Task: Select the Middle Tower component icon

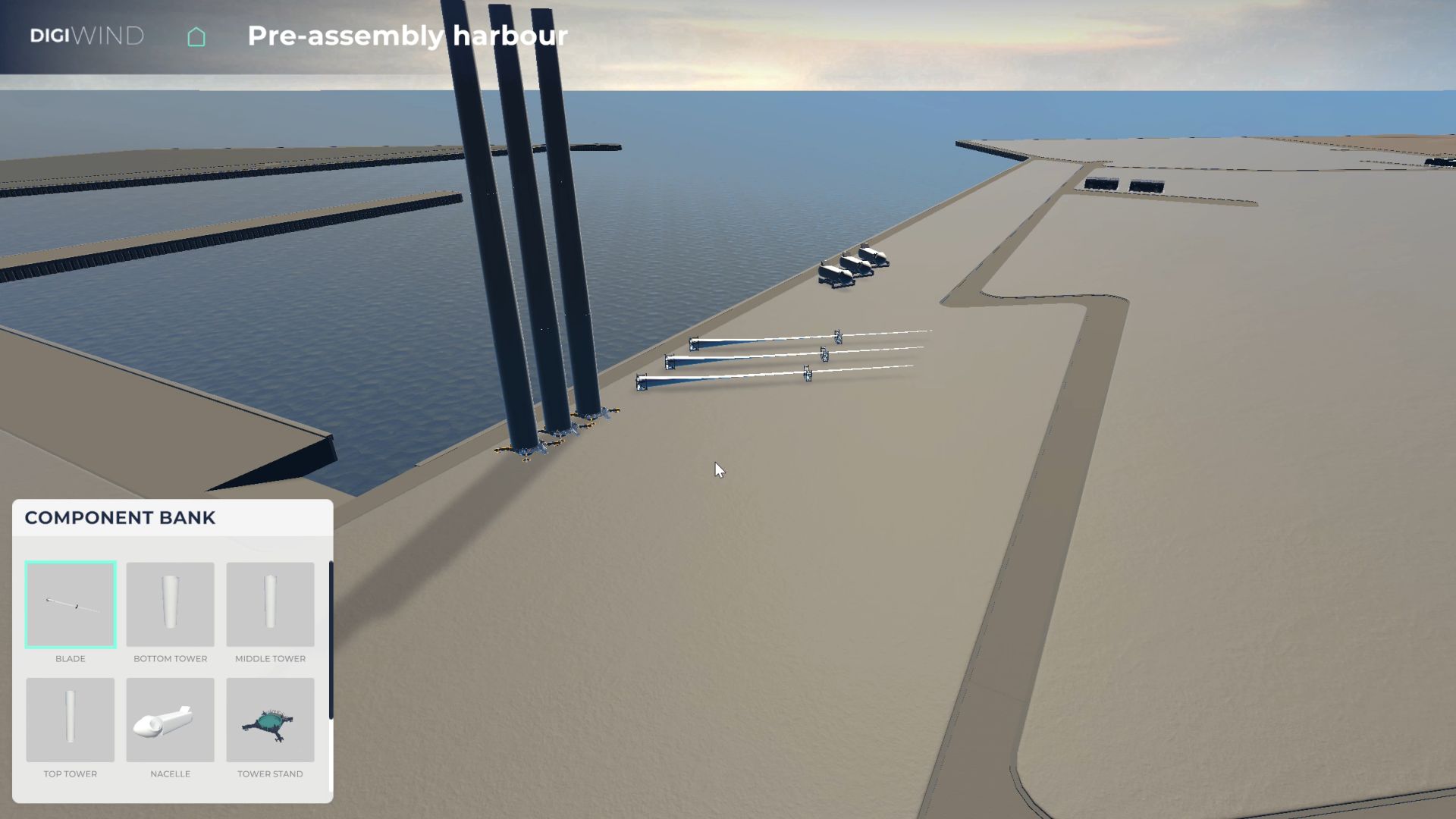Action: point(270,604)
